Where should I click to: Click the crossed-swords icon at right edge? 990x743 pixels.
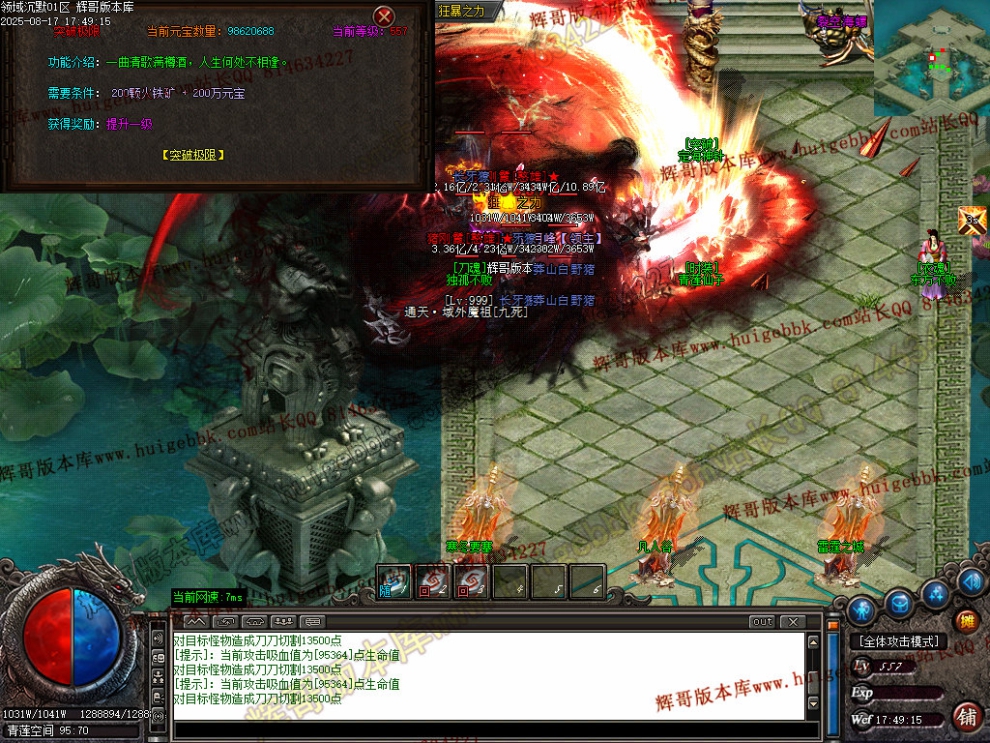tap(973, 221)
